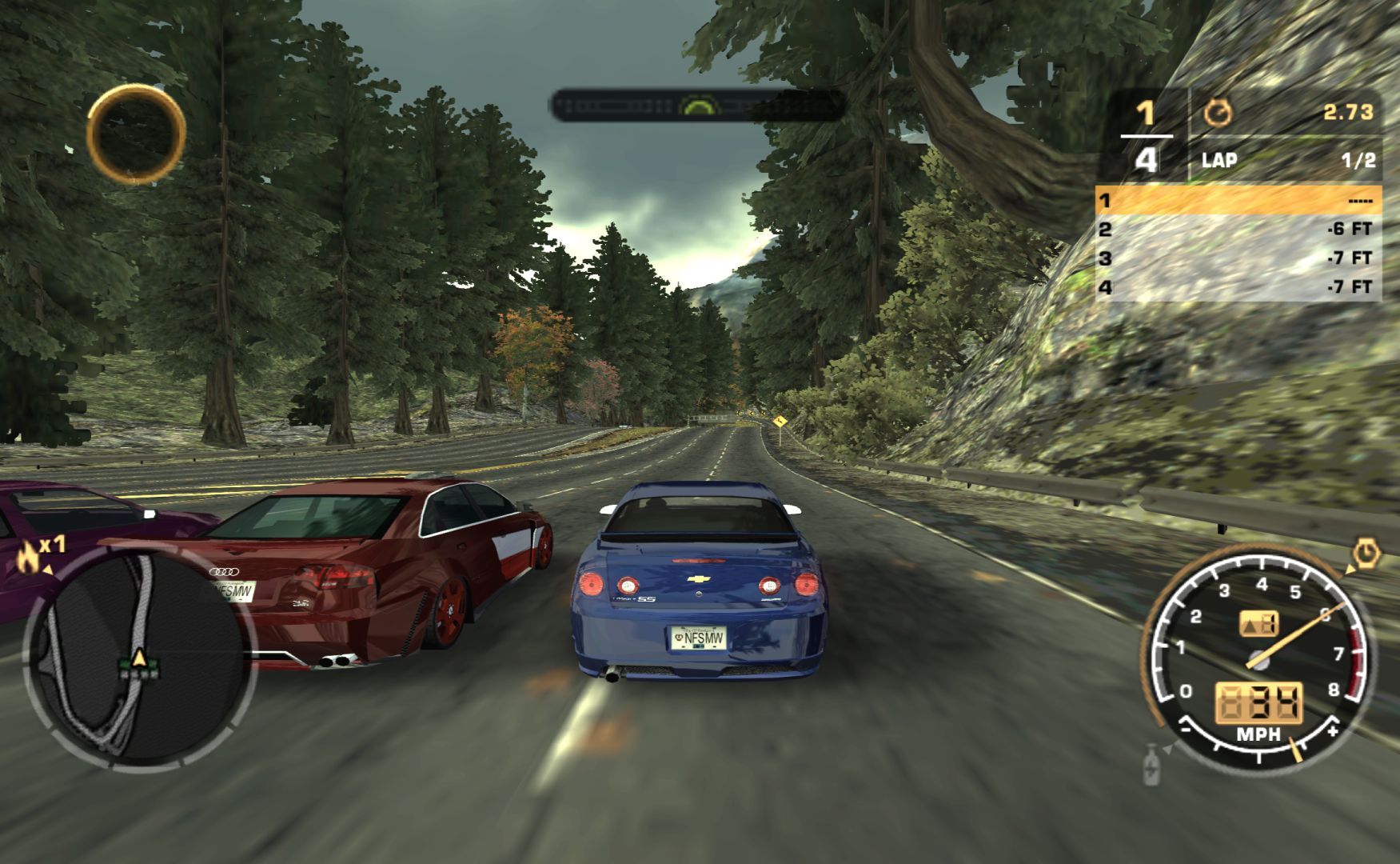The image size is (1400, 864).
Task: Click the golden ring indicator
Action: click(136, 134)
